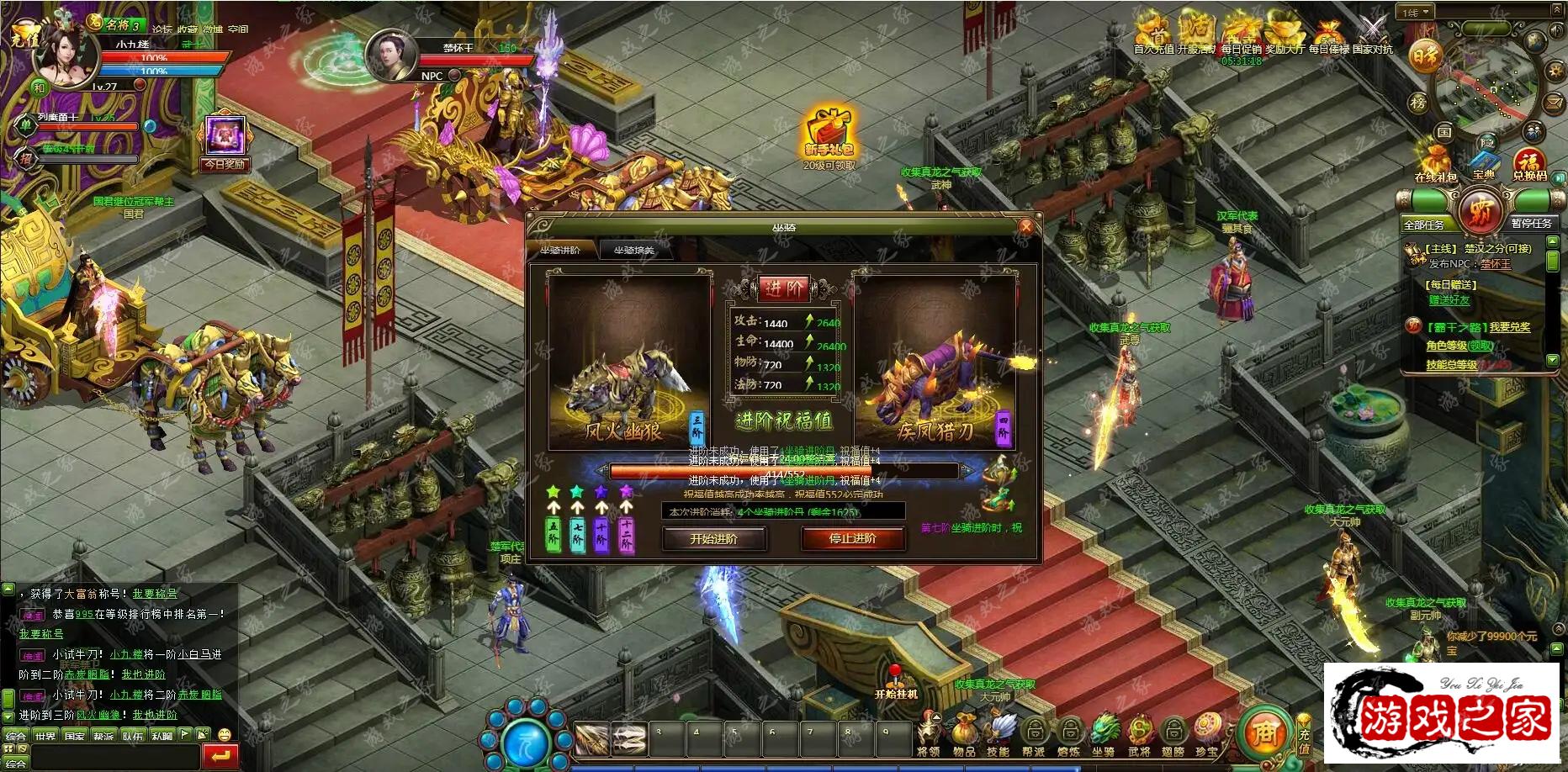
Task: Open the 将领 (generals) helmet icon
Action: 929,729
